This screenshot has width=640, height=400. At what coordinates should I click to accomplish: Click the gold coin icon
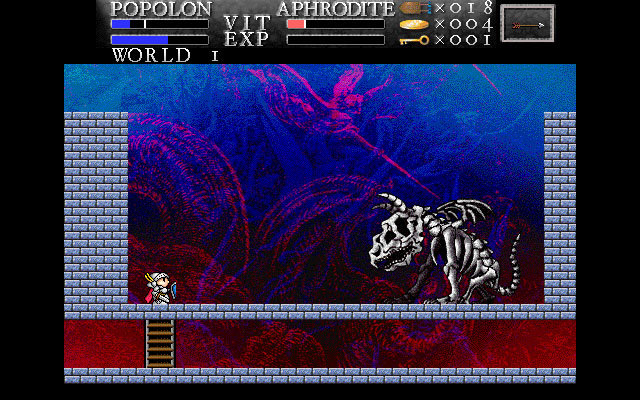click(x=413, y=24)
